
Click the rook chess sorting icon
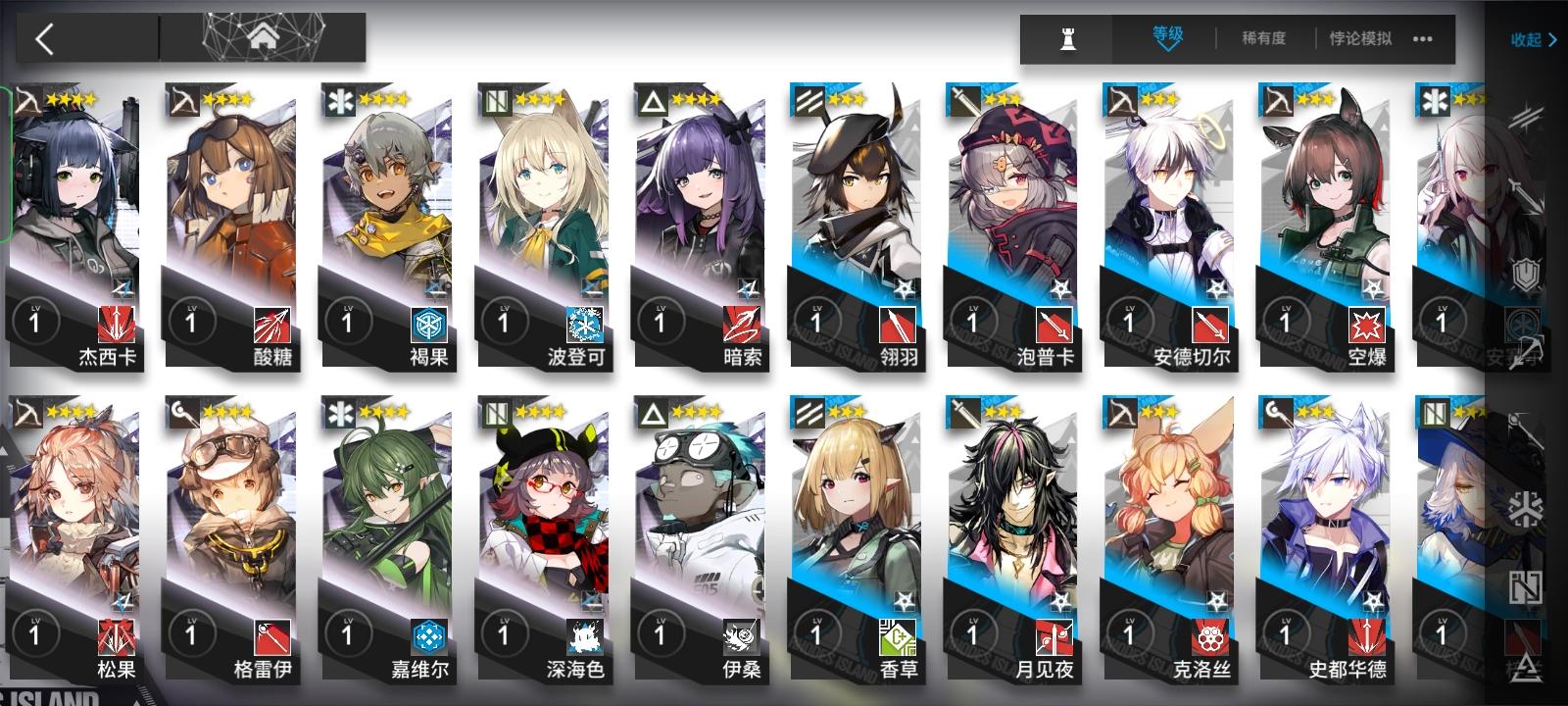(1066, 40)
